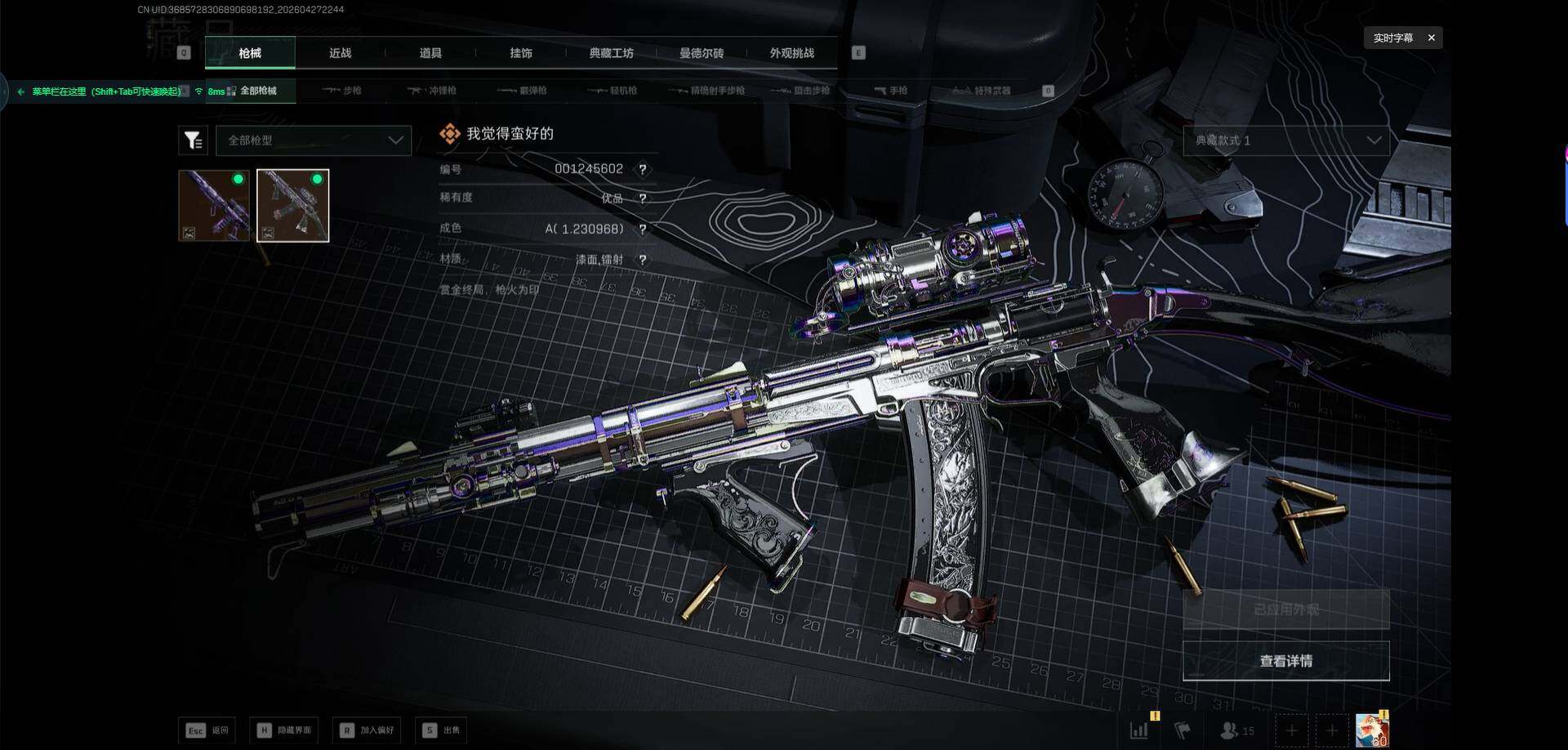Open the 全部枪型 gun type dropdown
The image size is (1568, 750).
314,141
